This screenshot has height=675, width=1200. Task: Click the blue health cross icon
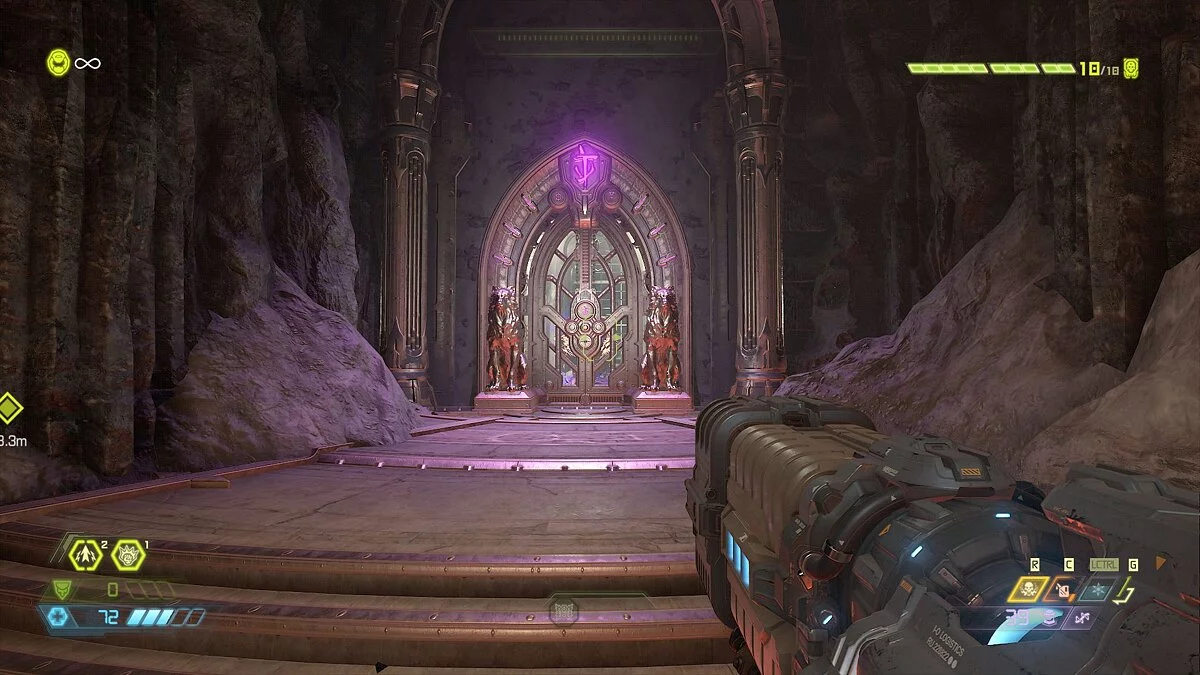coord(57,617)
